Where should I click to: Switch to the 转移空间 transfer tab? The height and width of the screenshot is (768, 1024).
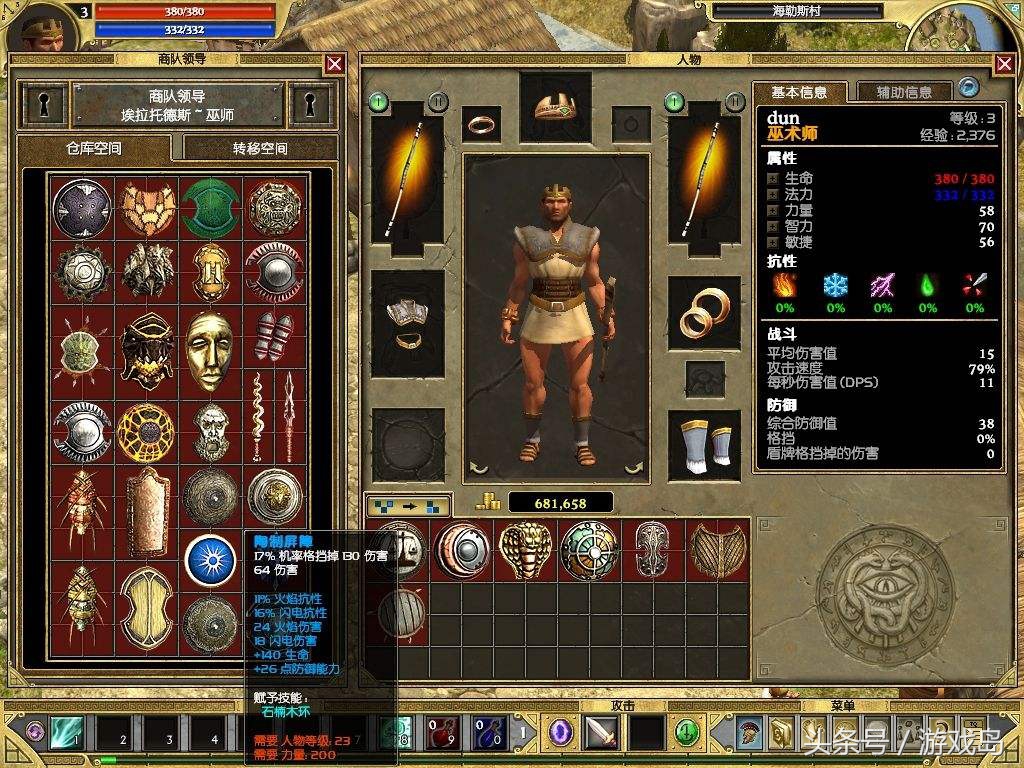[x=260, y=148]
